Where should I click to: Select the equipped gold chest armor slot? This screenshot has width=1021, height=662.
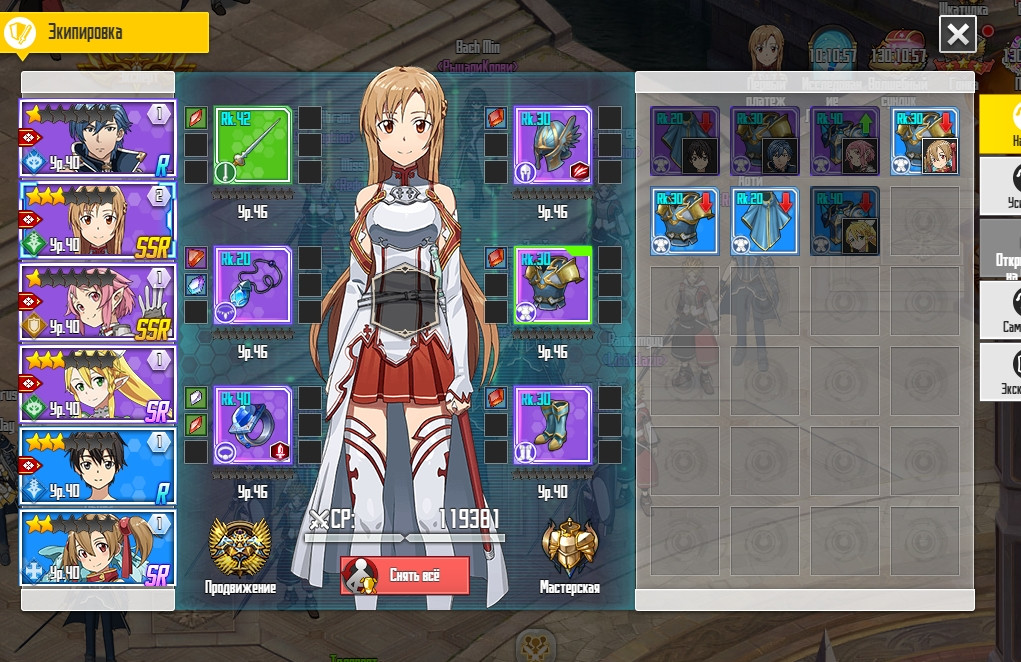coord(552,285)
